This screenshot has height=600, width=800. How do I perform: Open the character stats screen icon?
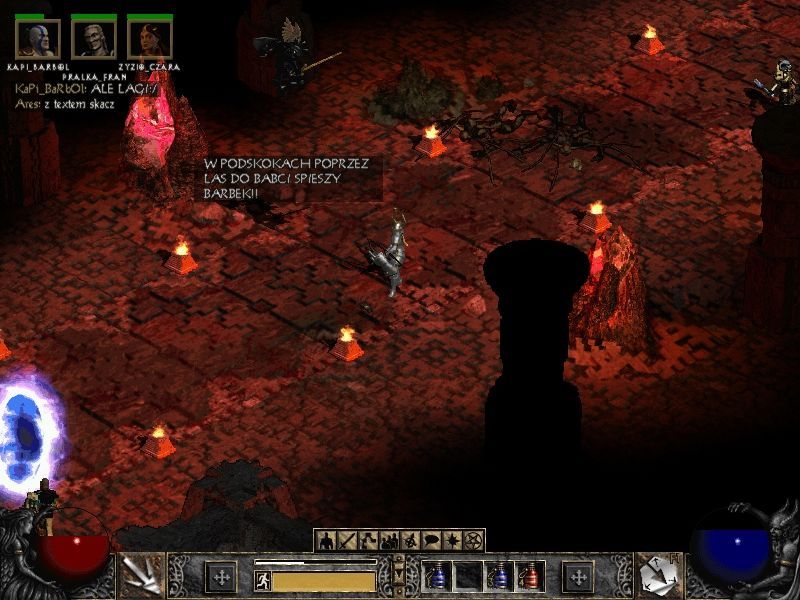[x=326, y=541]
